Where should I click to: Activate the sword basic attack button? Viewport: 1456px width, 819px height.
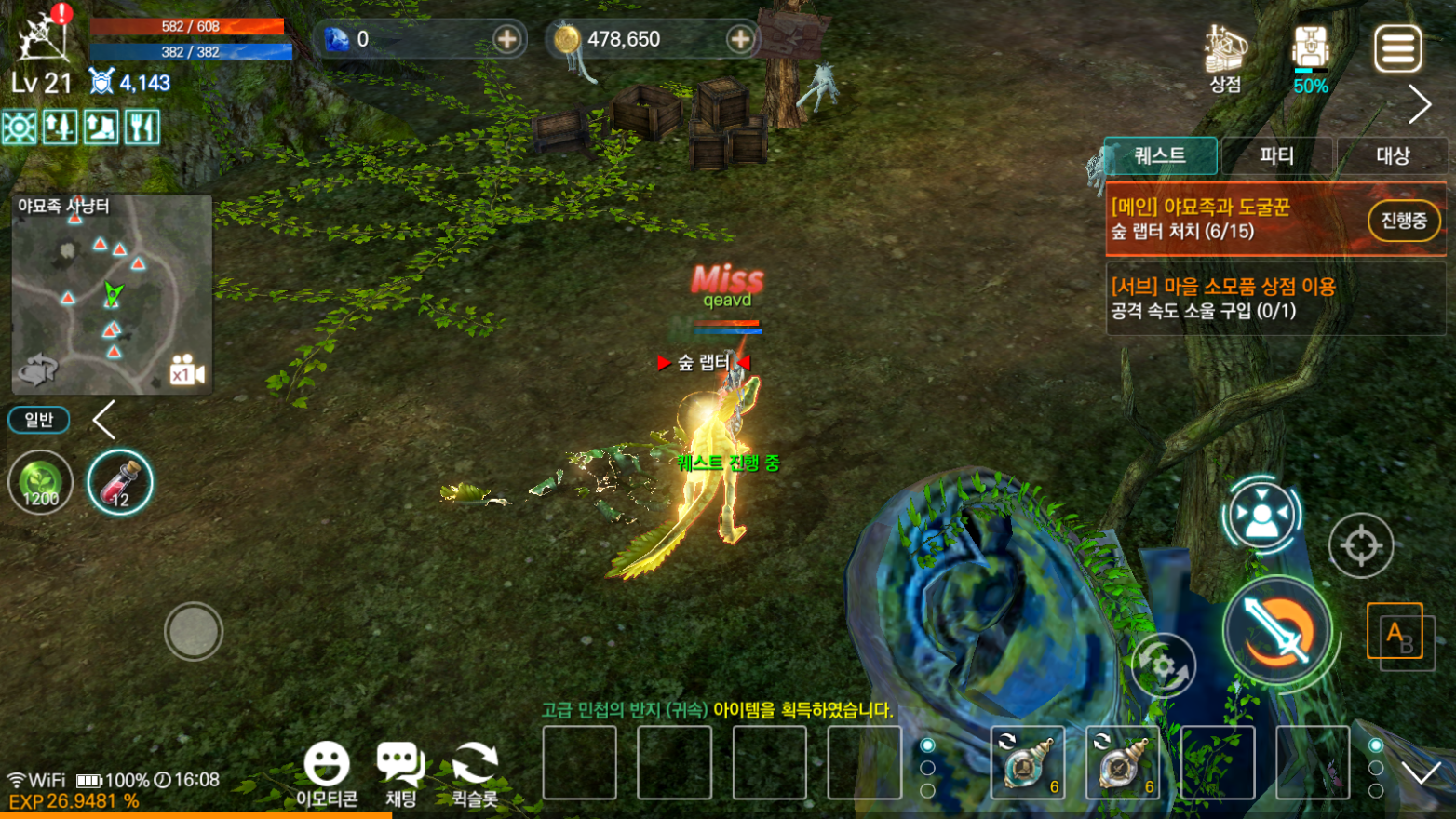tap(1277, 631)
